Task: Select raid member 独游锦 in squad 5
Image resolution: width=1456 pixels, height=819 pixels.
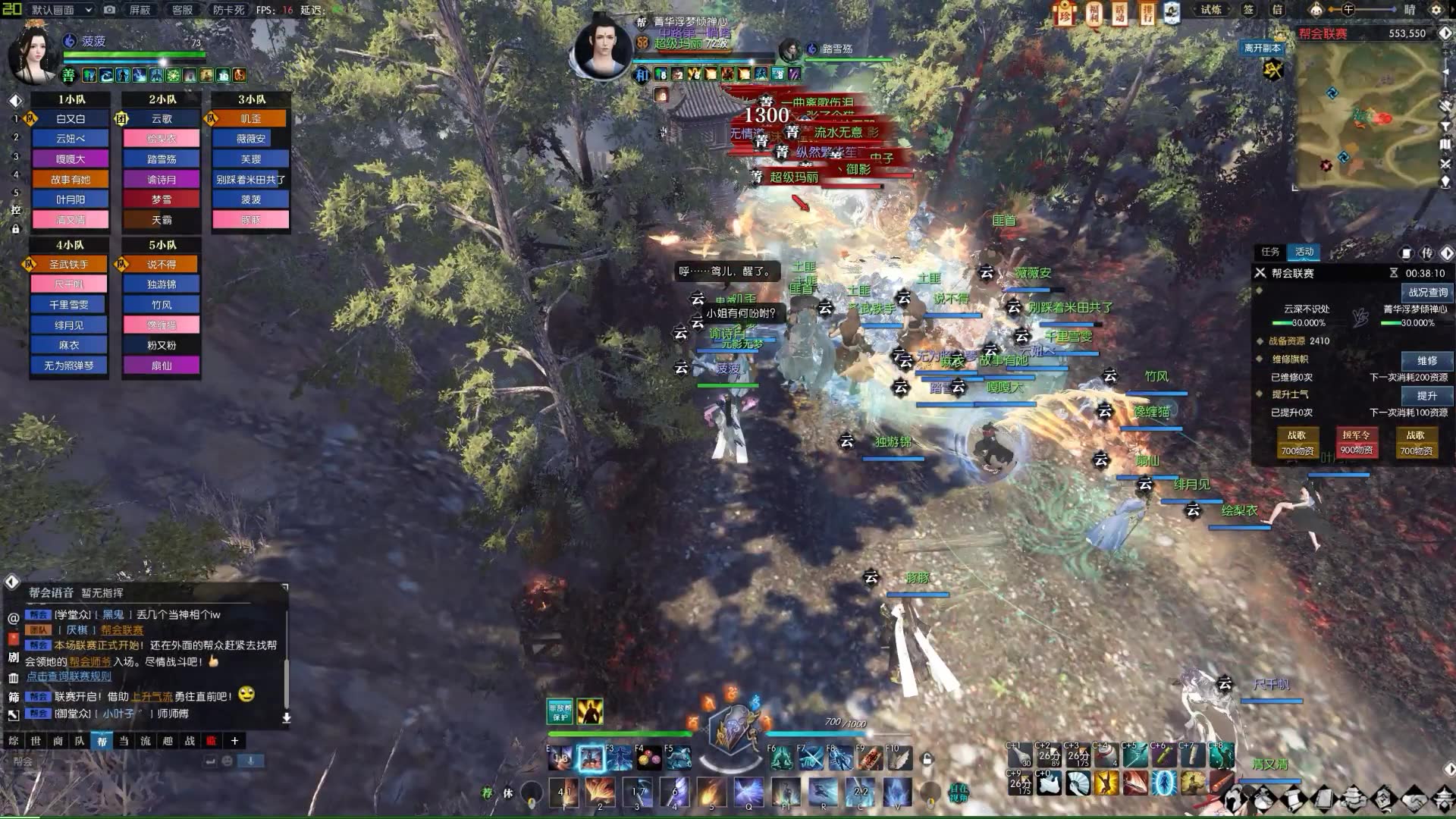Action: (162, 284)
